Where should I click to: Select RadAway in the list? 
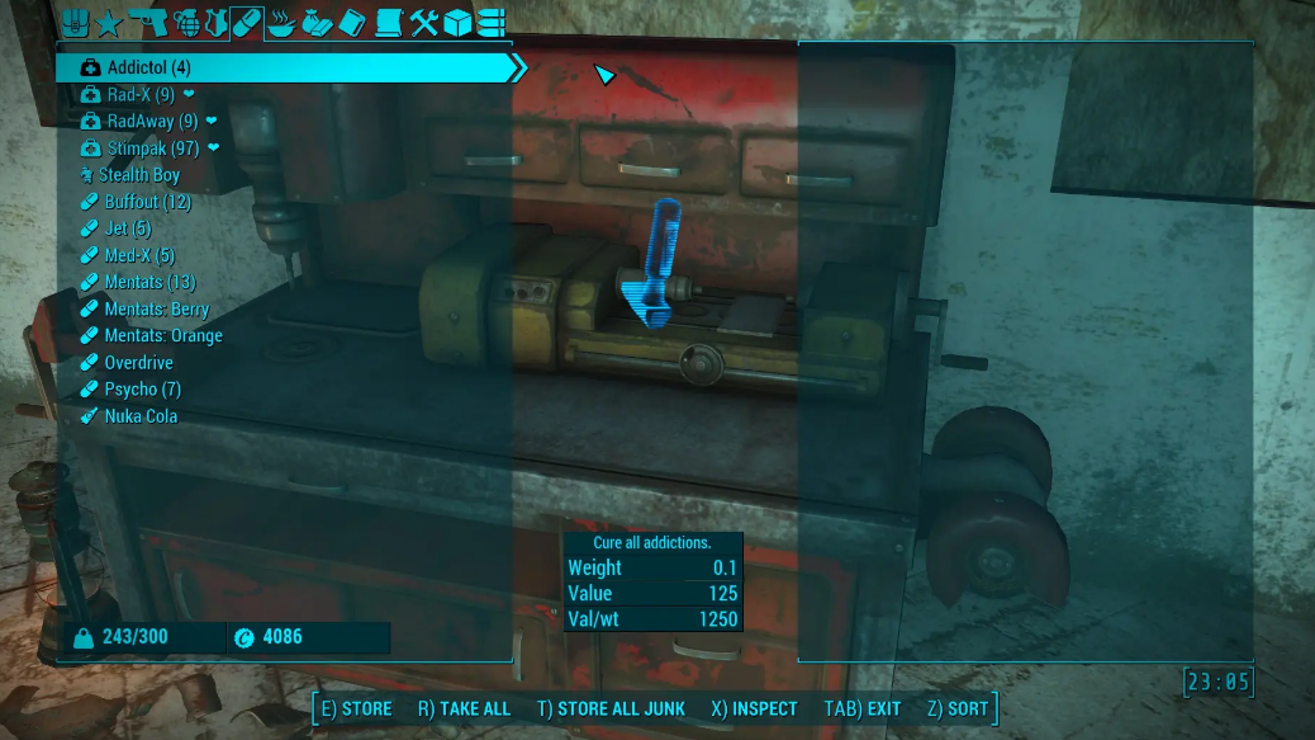tap(152, 122)
